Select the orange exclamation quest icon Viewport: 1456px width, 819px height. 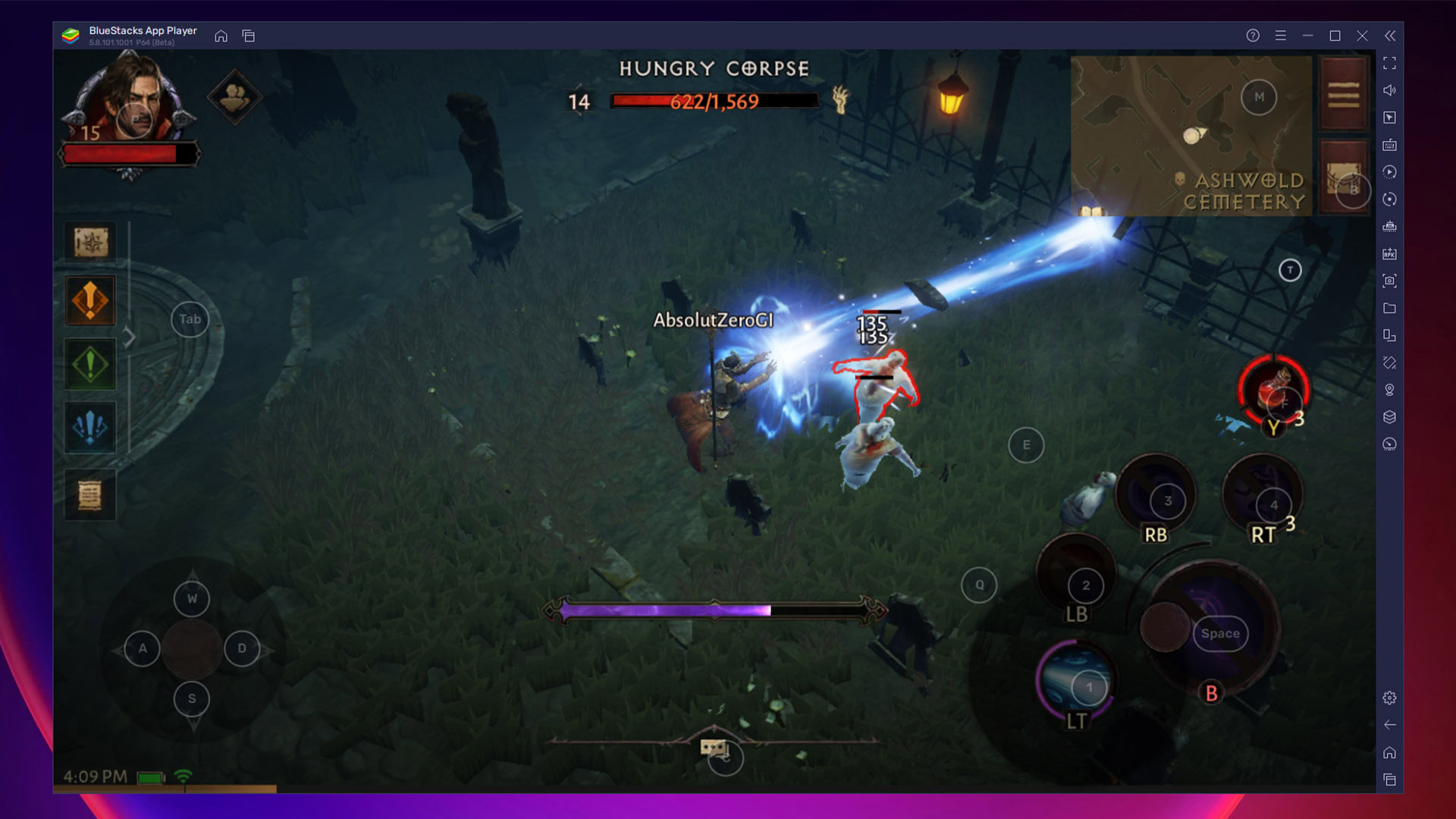[90, 300]
